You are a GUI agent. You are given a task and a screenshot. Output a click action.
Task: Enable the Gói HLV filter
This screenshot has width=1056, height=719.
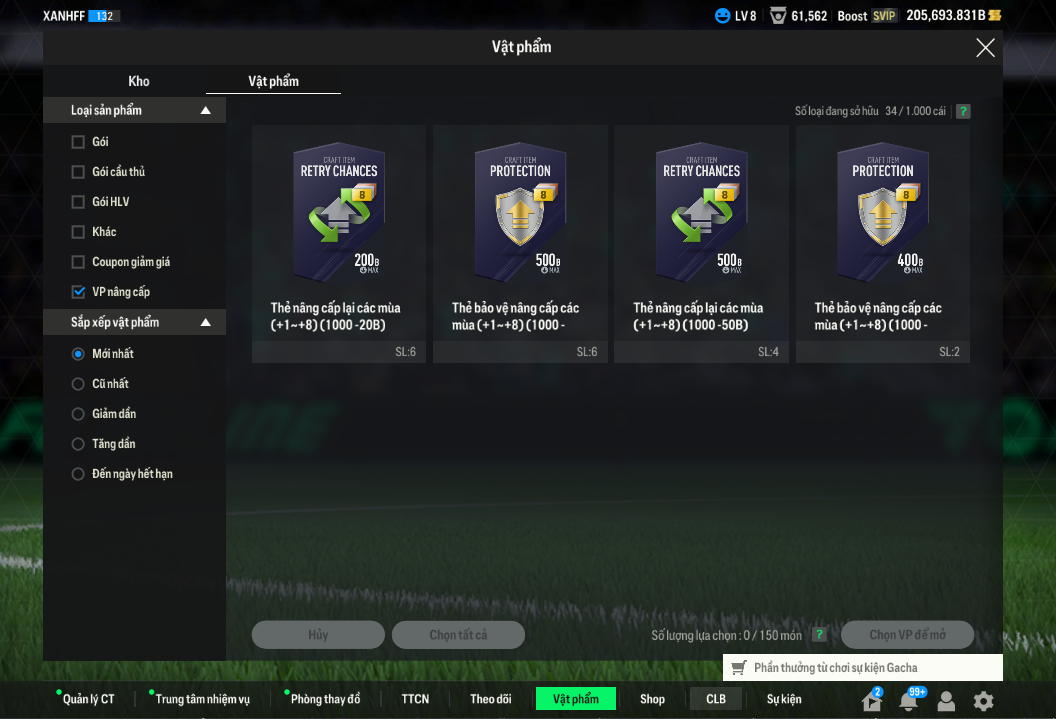click(x=78, y=202)
